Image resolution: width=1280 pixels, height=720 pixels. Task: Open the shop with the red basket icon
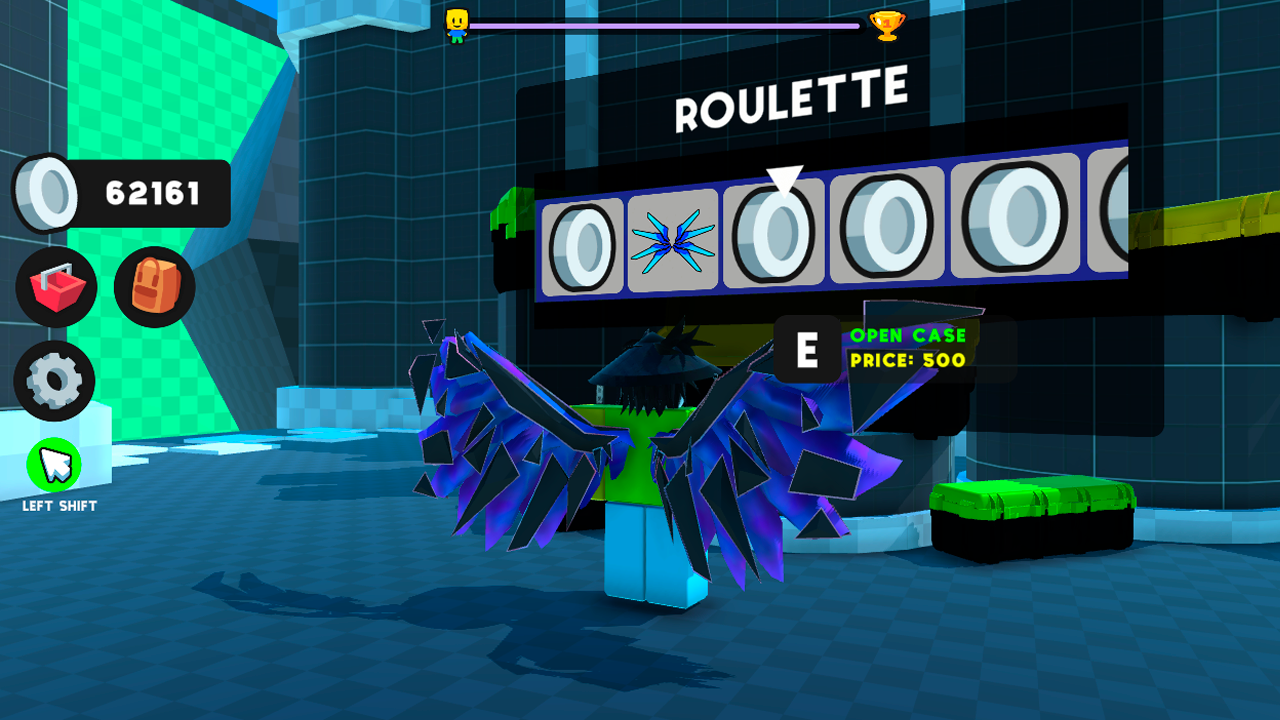pos(56,287)
